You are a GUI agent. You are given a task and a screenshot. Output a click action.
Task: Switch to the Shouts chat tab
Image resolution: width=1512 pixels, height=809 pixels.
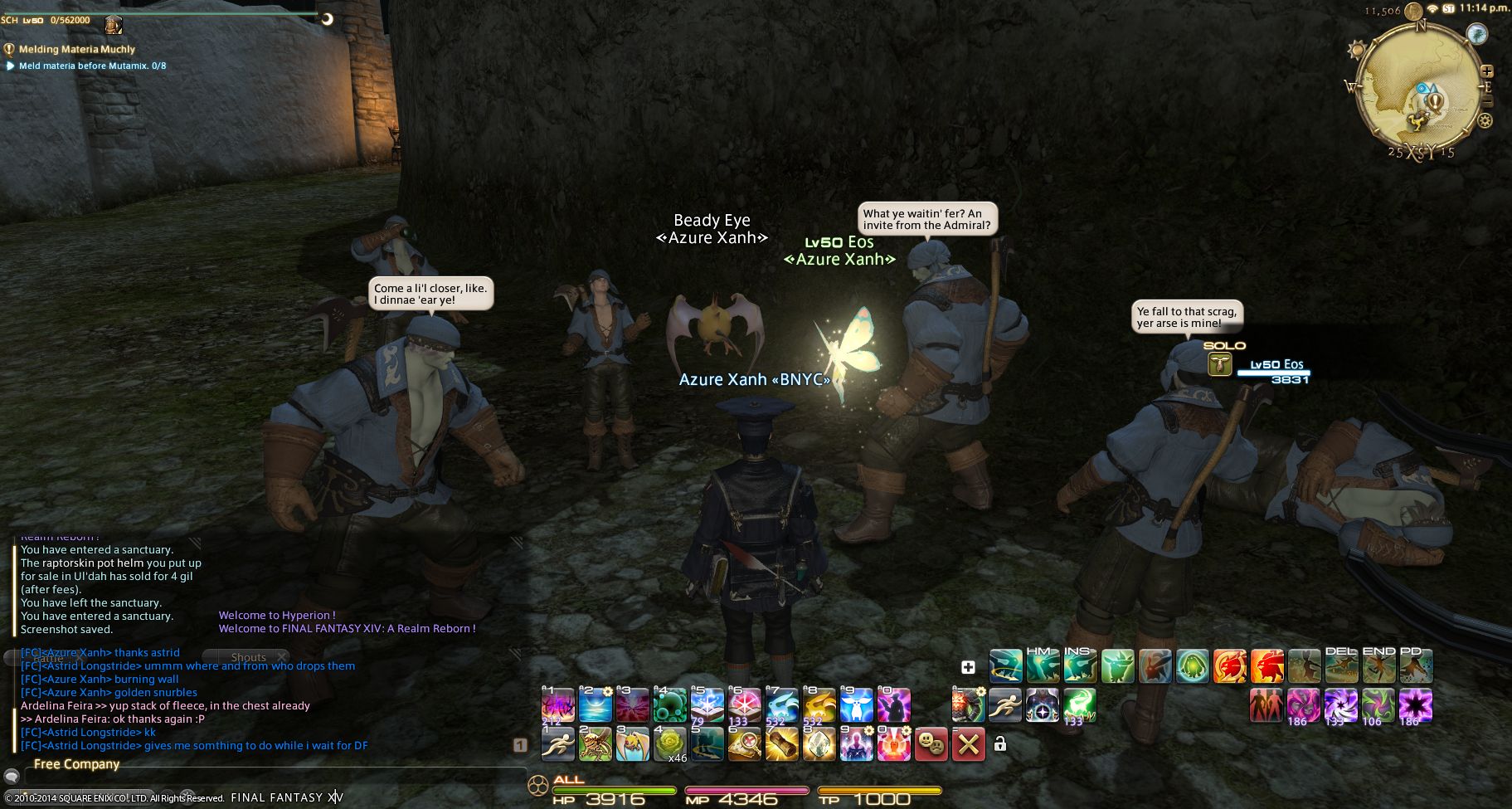point(249,657)
